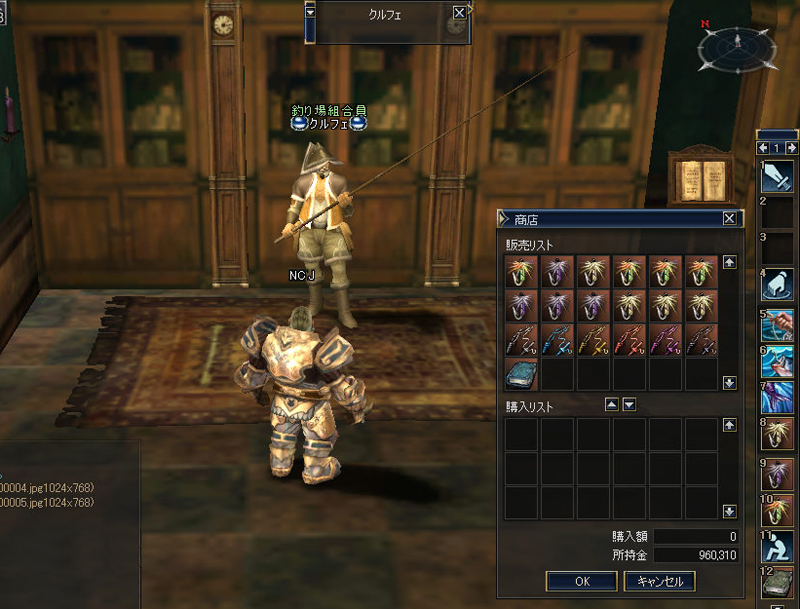The width and height of the screenshot is (800, 609).
Task: Use the sitting figure action in hotbar slot 11
Action: tap(779, 546)
